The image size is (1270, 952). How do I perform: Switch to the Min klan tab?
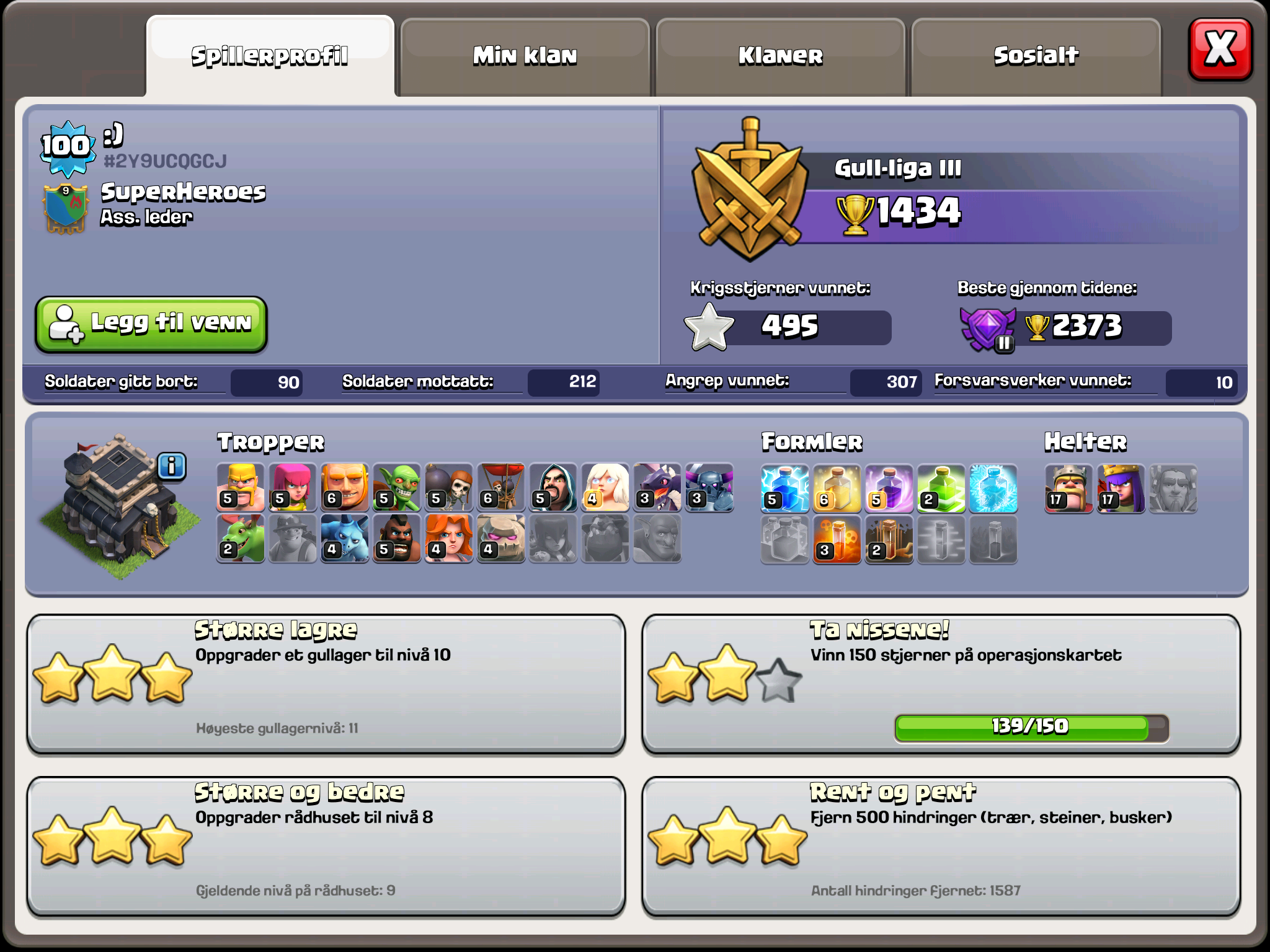525,55
